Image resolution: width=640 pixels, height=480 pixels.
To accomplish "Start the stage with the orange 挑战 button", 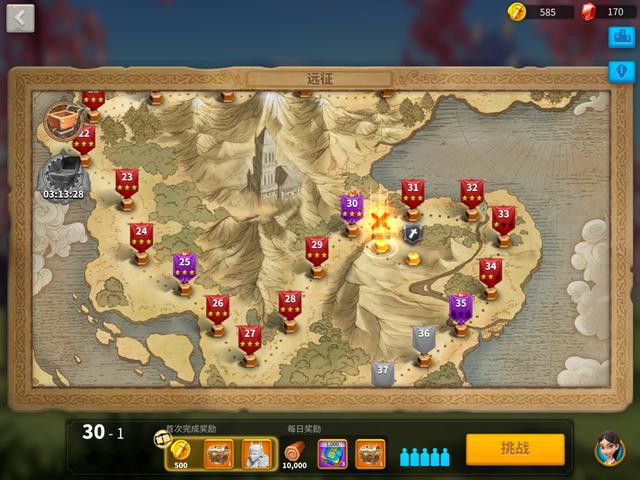I will click(514, 449).
